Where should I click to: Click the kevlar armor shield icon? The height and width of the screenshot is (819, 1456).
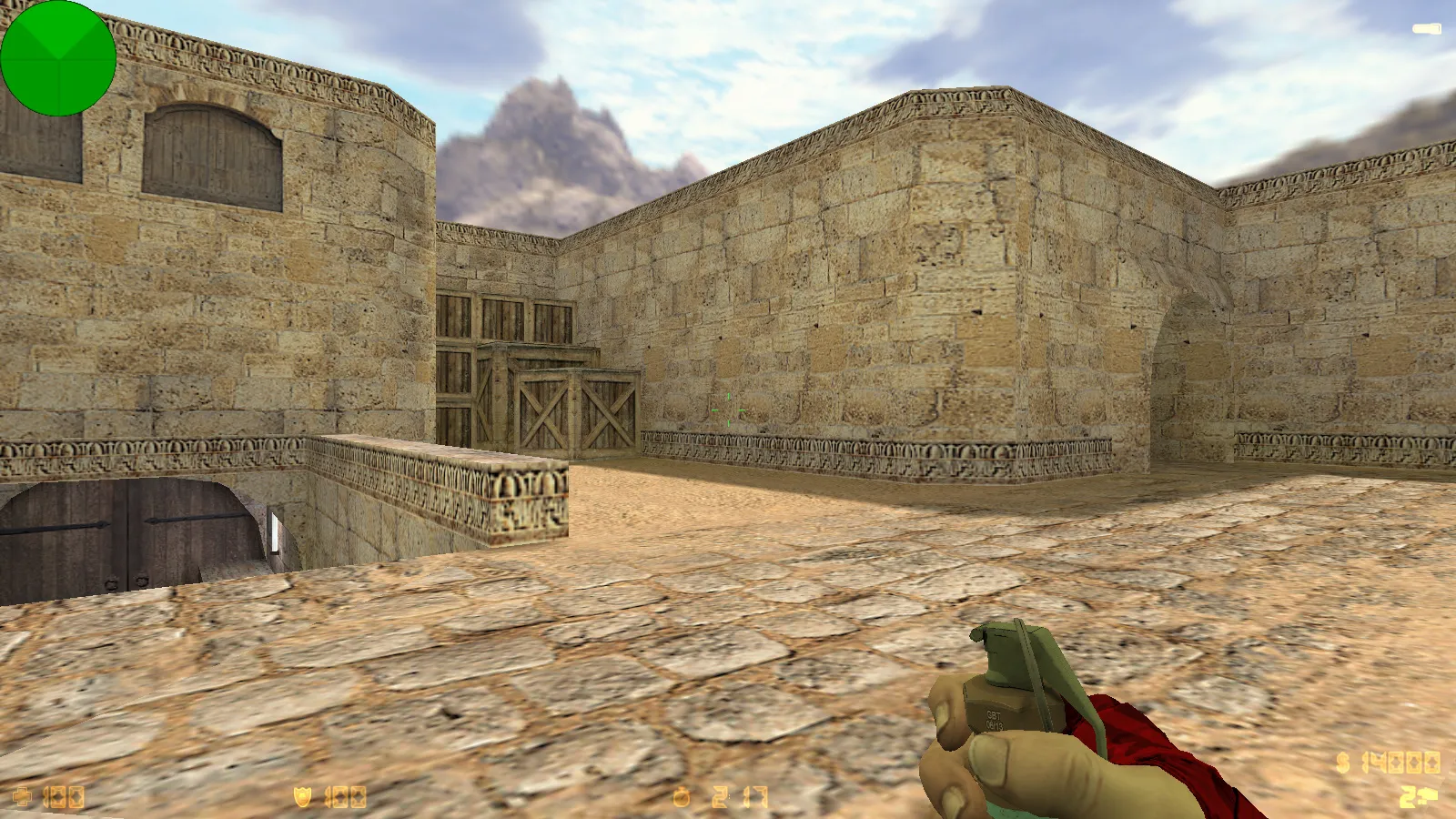pyautogui.click(x=303, y=797)
